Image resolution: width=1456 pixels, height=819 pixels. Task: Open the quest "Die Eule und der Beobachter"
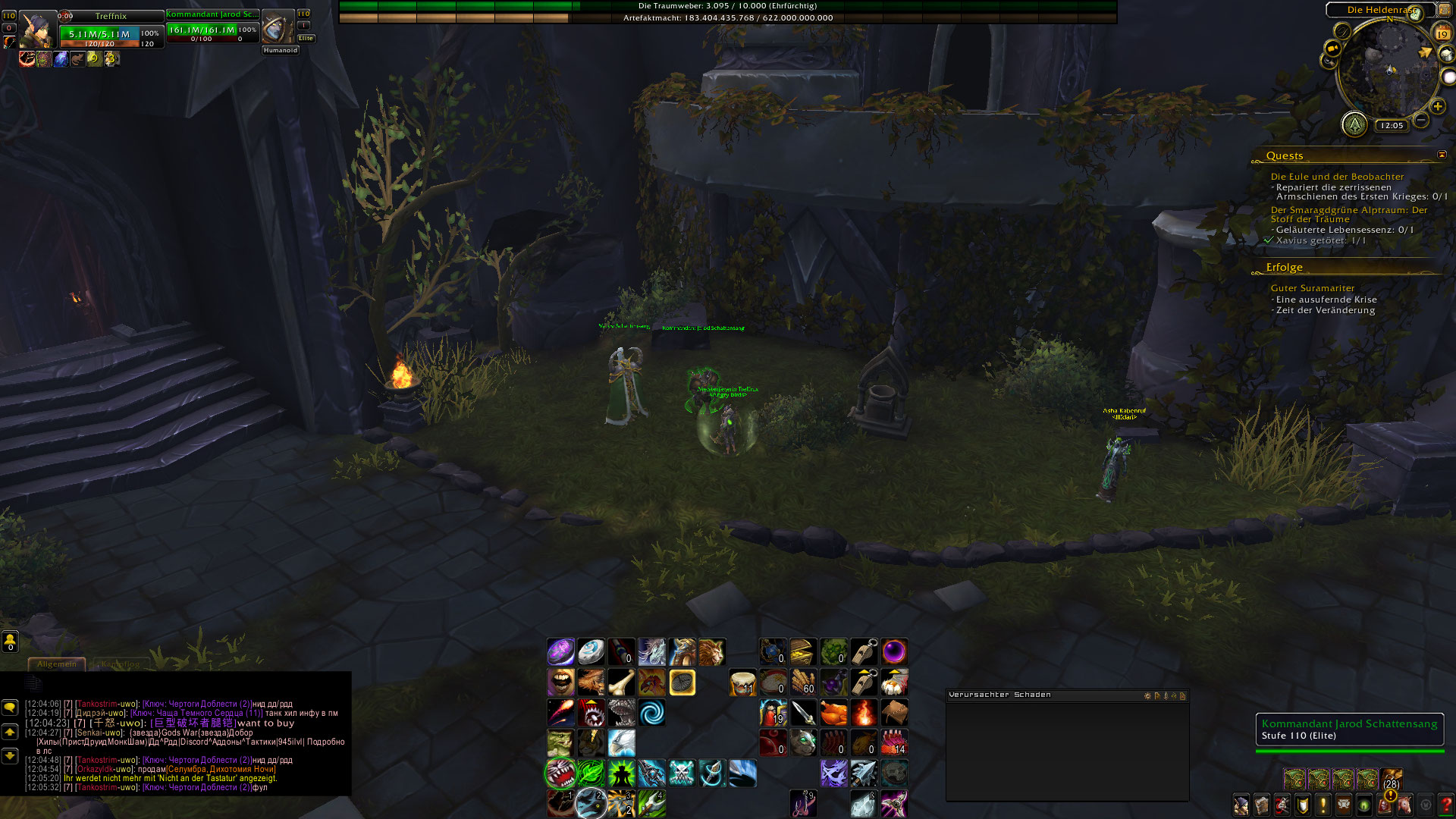[x=1337, y=177]
